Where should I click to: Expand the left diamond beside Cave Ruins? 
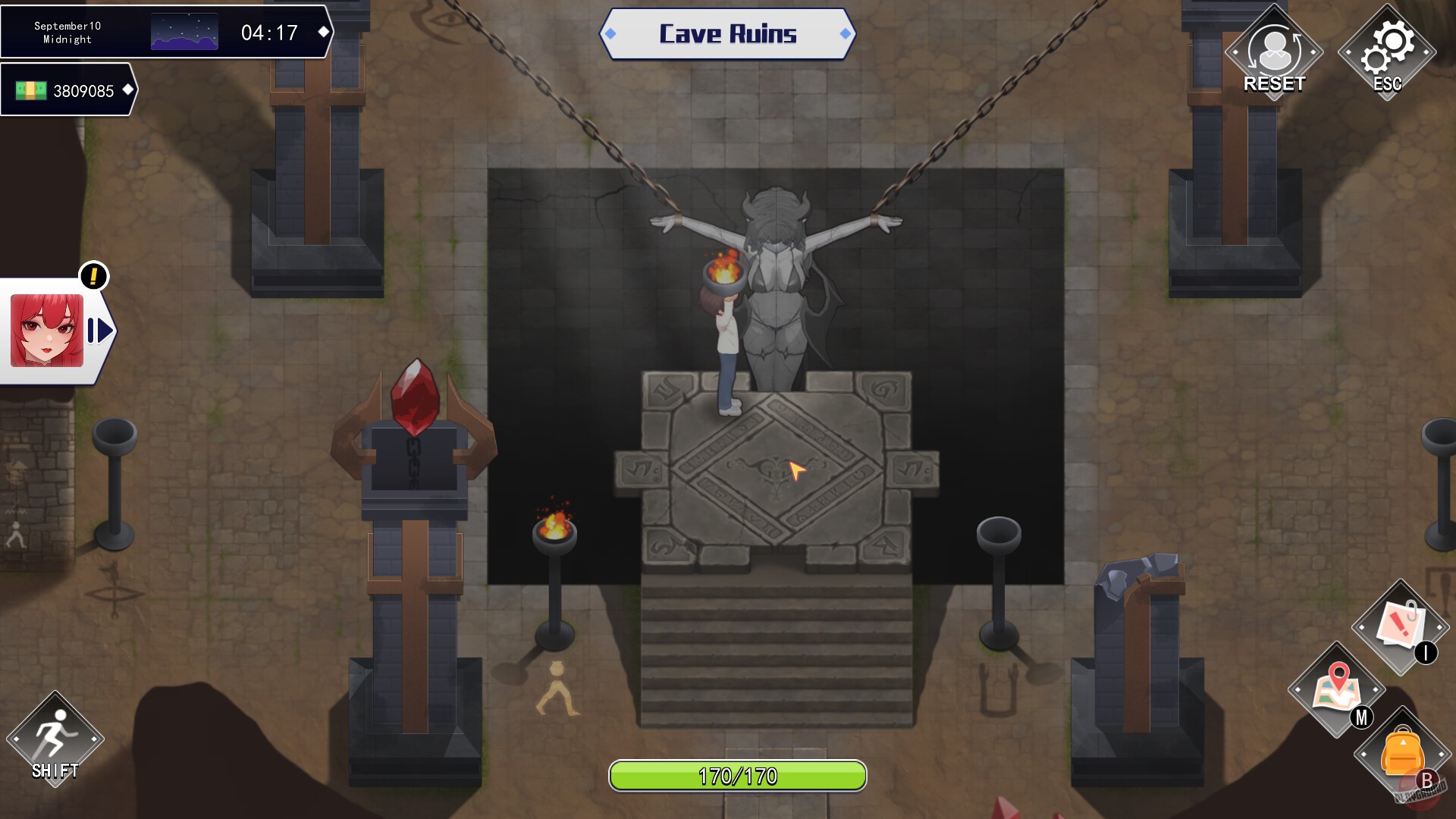pyautogui.click(x=611, y=33)
